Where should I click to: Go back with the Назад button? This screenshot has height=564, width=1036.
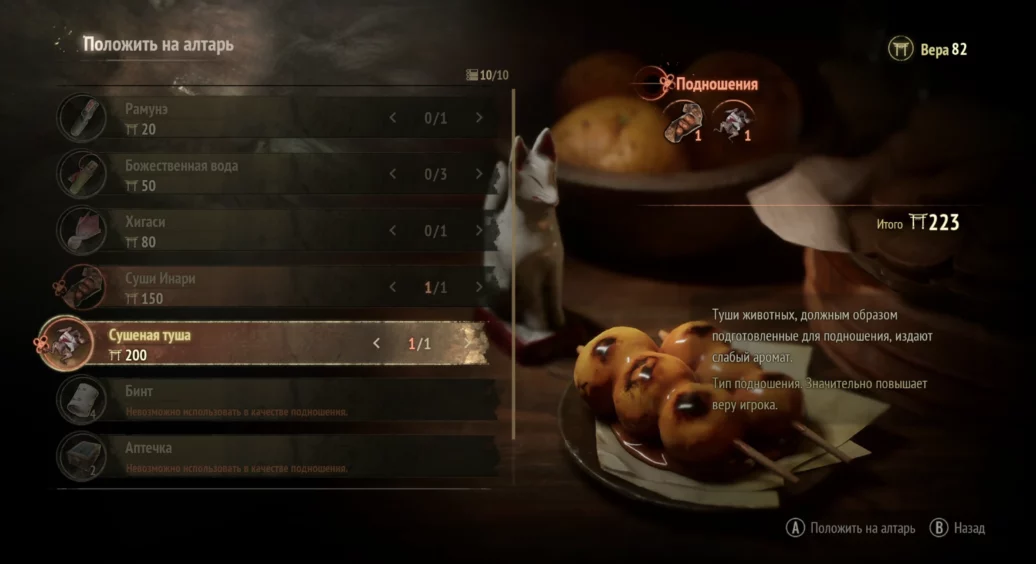point(958,528)
